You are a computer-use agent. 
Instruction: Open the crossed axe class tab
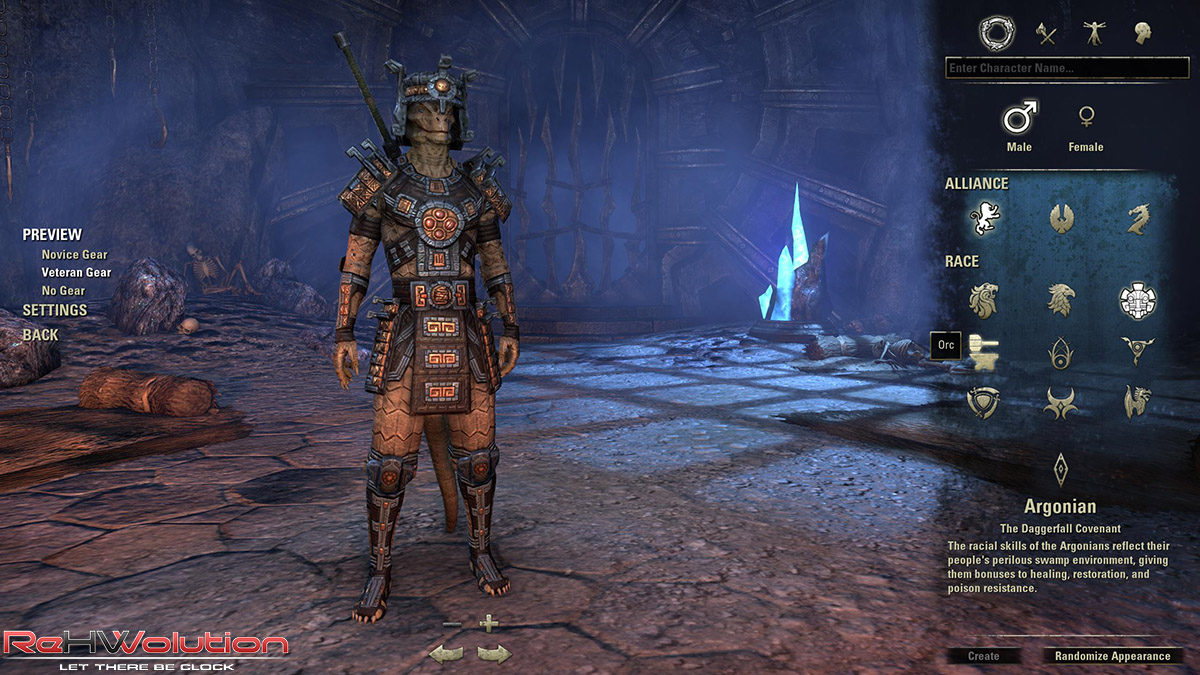pos(1046,34)
